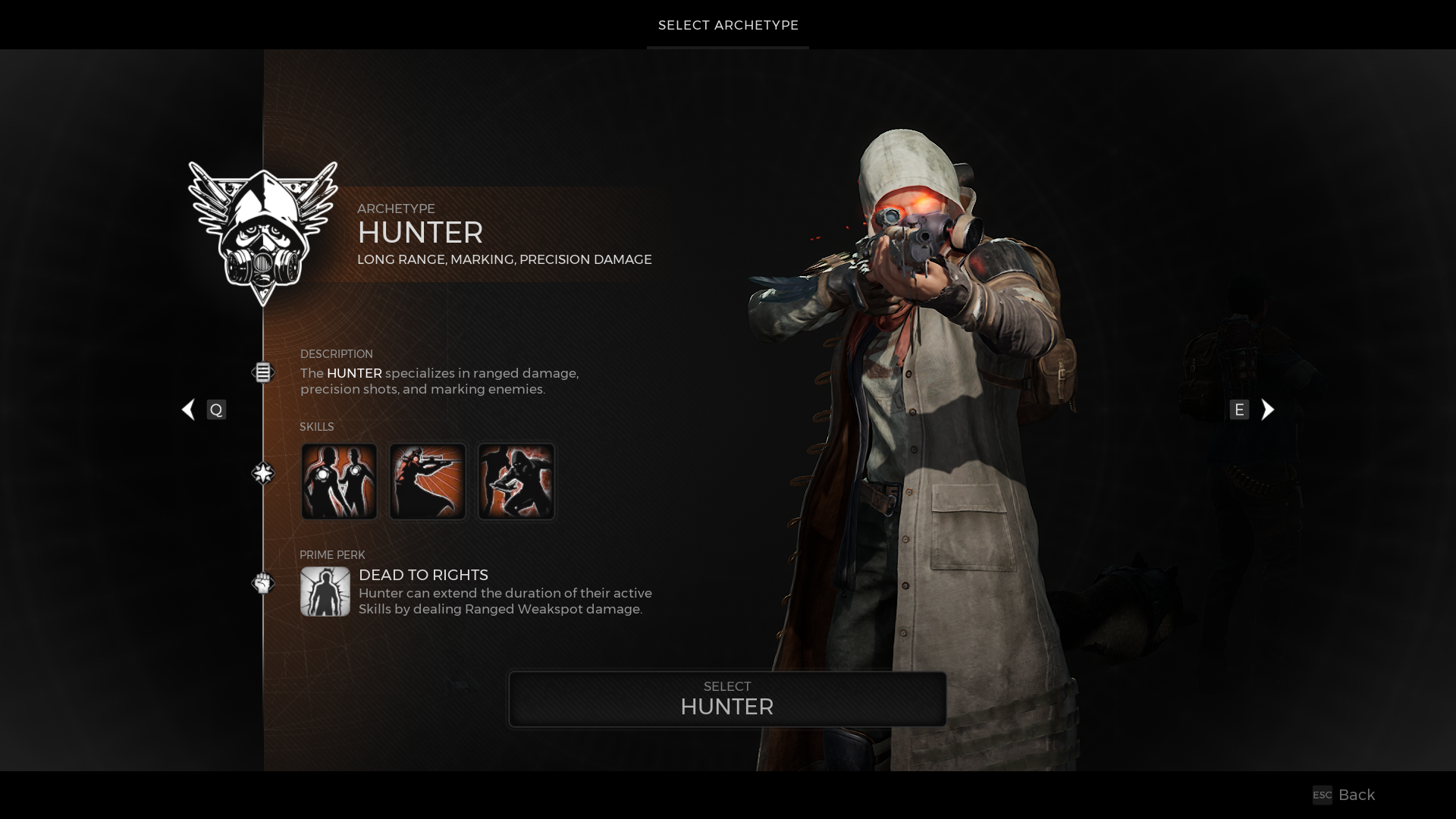Confirm the Select Hunter button
Image resolution: width=1456 pixels, height=819 pixels.
click(727, 698)
